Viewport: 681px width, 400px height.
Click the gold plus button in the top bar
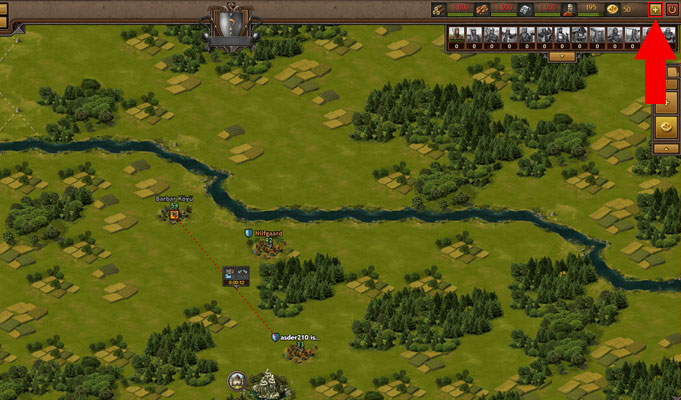[x=655, y=9]
